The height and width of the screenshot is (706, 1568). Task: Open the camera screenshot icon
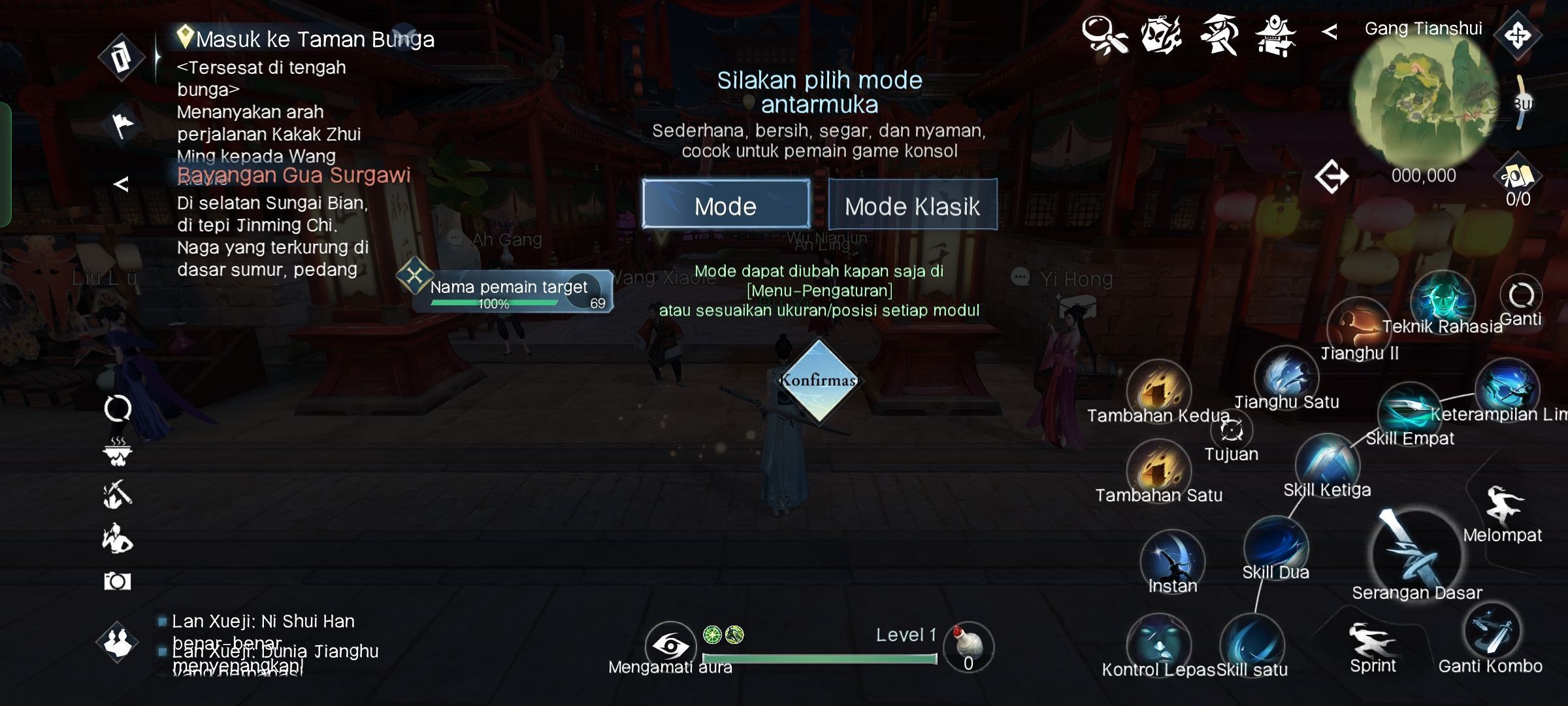(x=118, y=581)
